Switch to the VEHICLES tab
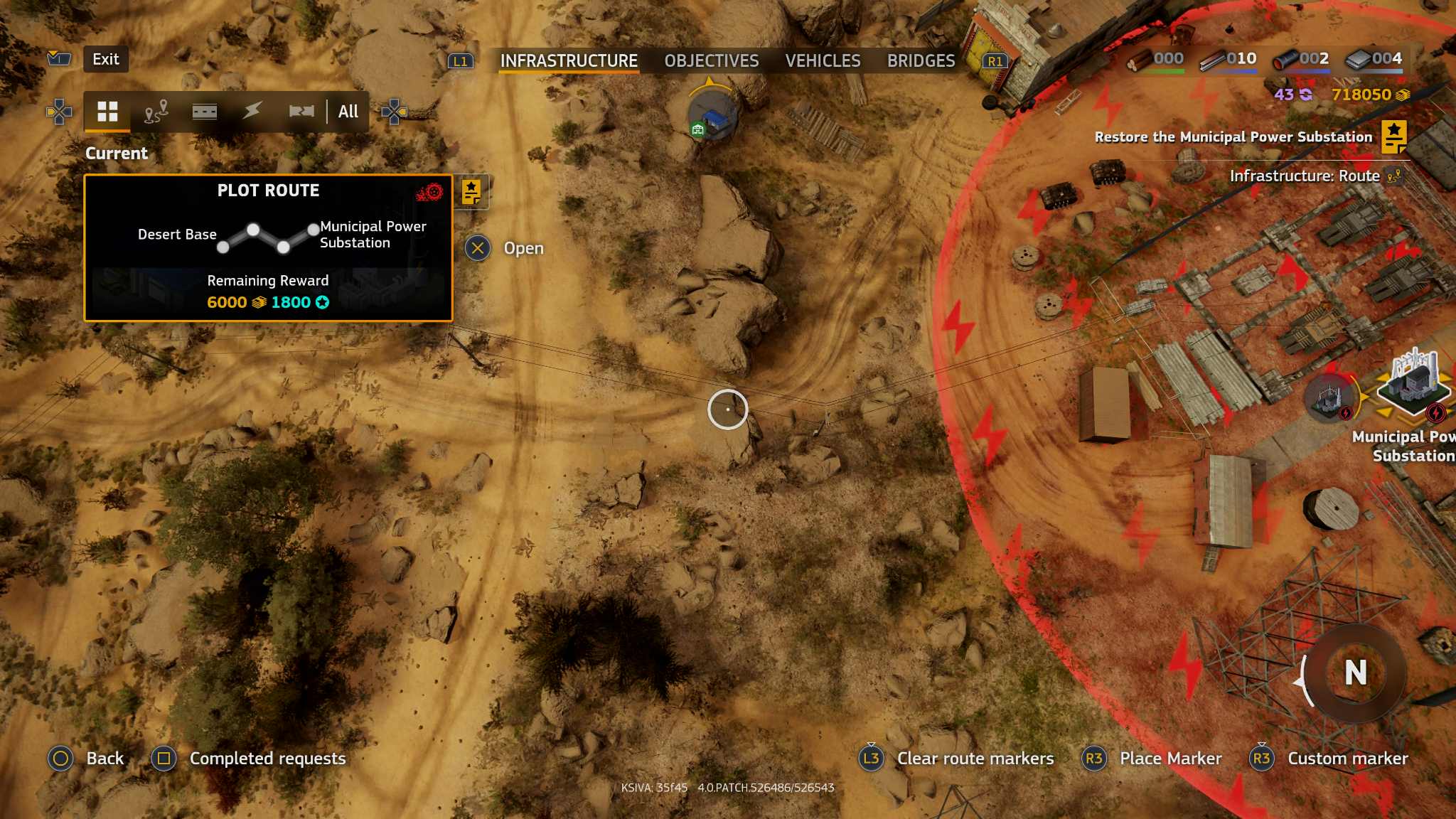This screenshot has height=819, width=1456. pyautogui.click(x=822, y=61)
